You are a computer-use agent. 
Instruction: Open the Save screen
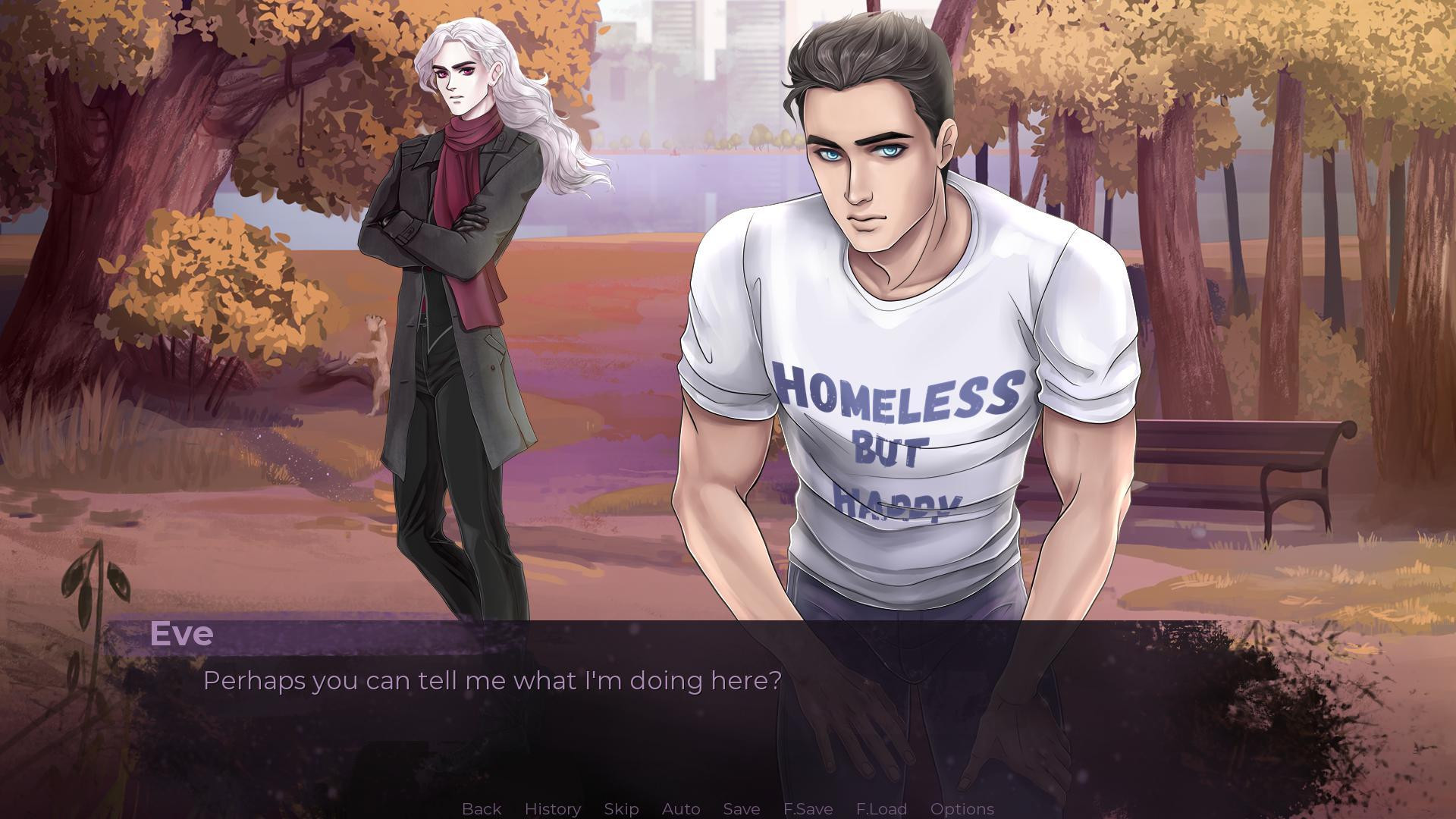click(x=741, y=808)
